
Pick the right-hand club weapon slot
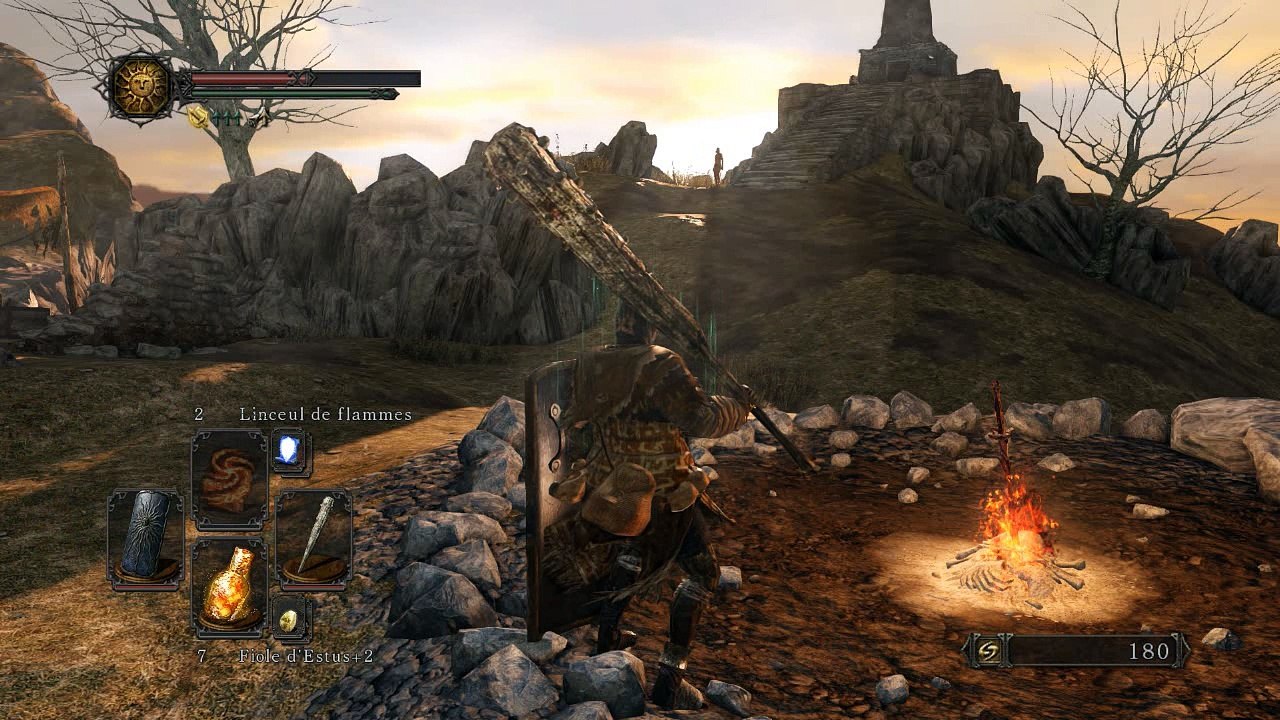tap(313, 536)
